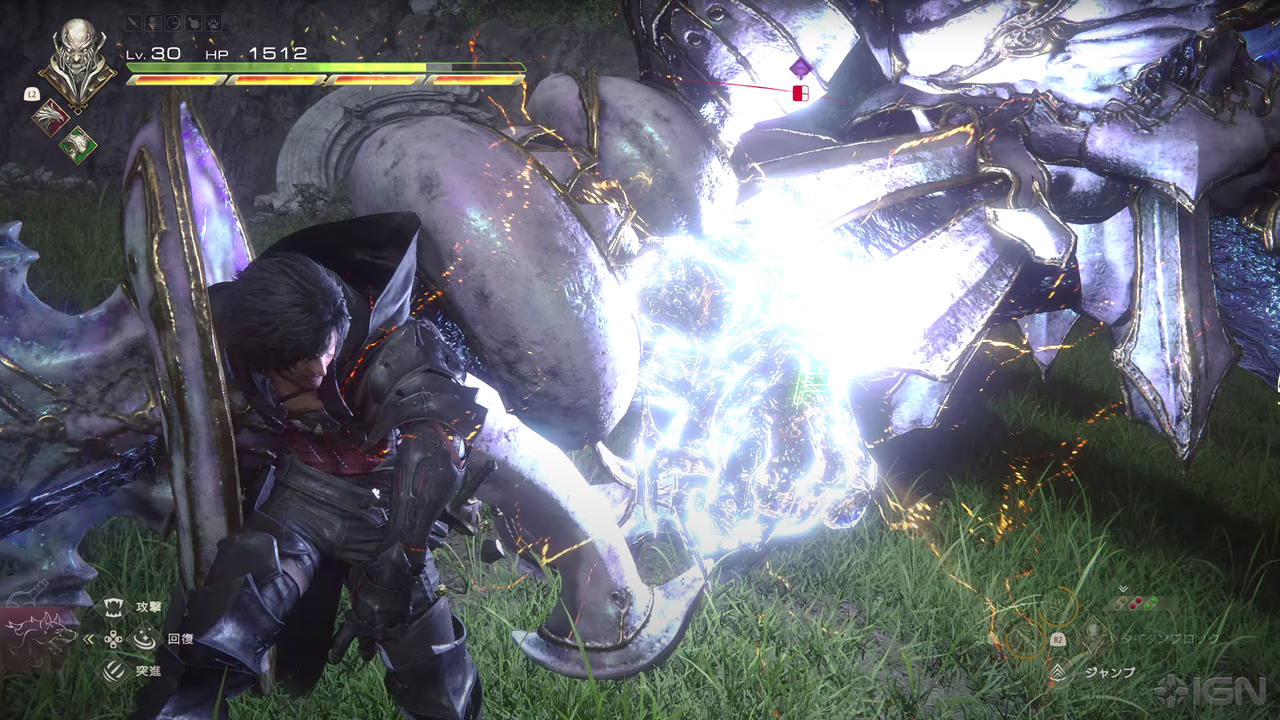Click the upward chevron beside ジャンプ

point(1058,672)
